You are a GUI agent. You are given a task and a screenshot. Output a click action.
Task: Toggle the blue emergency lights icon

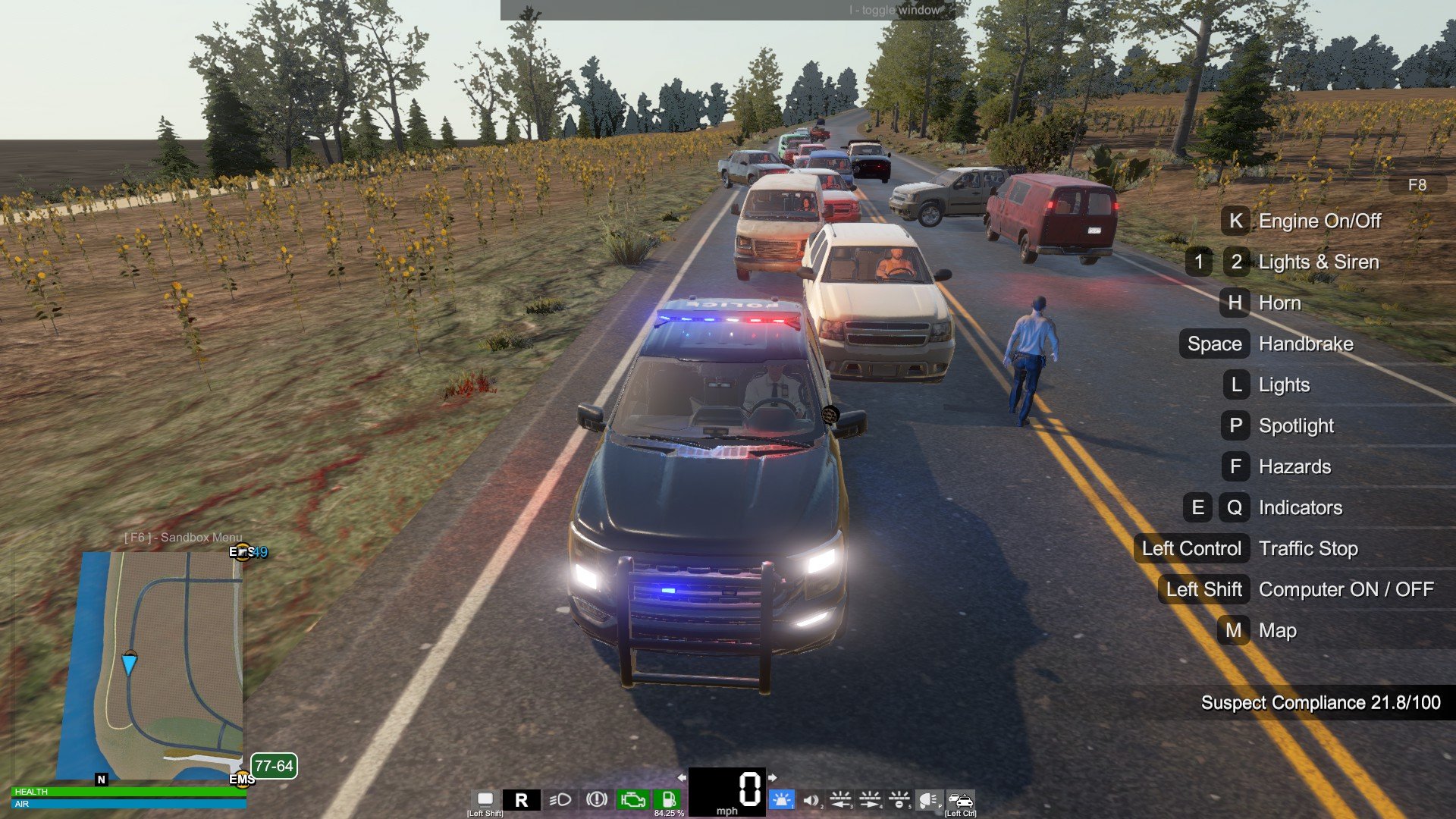pos(781,799)
